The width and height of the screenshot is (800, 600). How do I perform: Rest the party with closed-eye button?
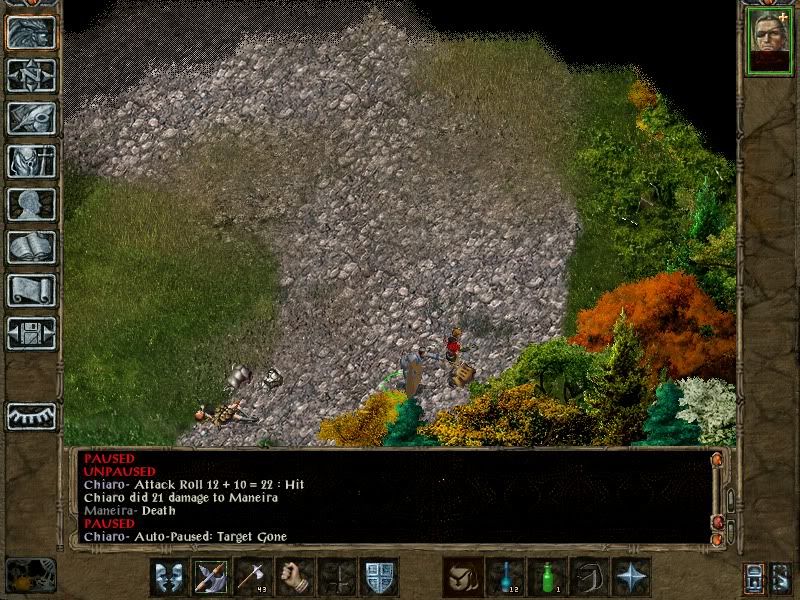[31, 416]
